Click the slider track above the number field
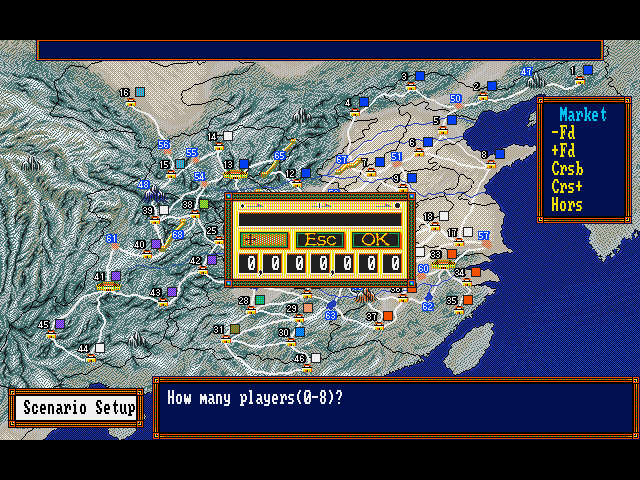The height and width of the screenshot is (480, 640). coord(320,205)
